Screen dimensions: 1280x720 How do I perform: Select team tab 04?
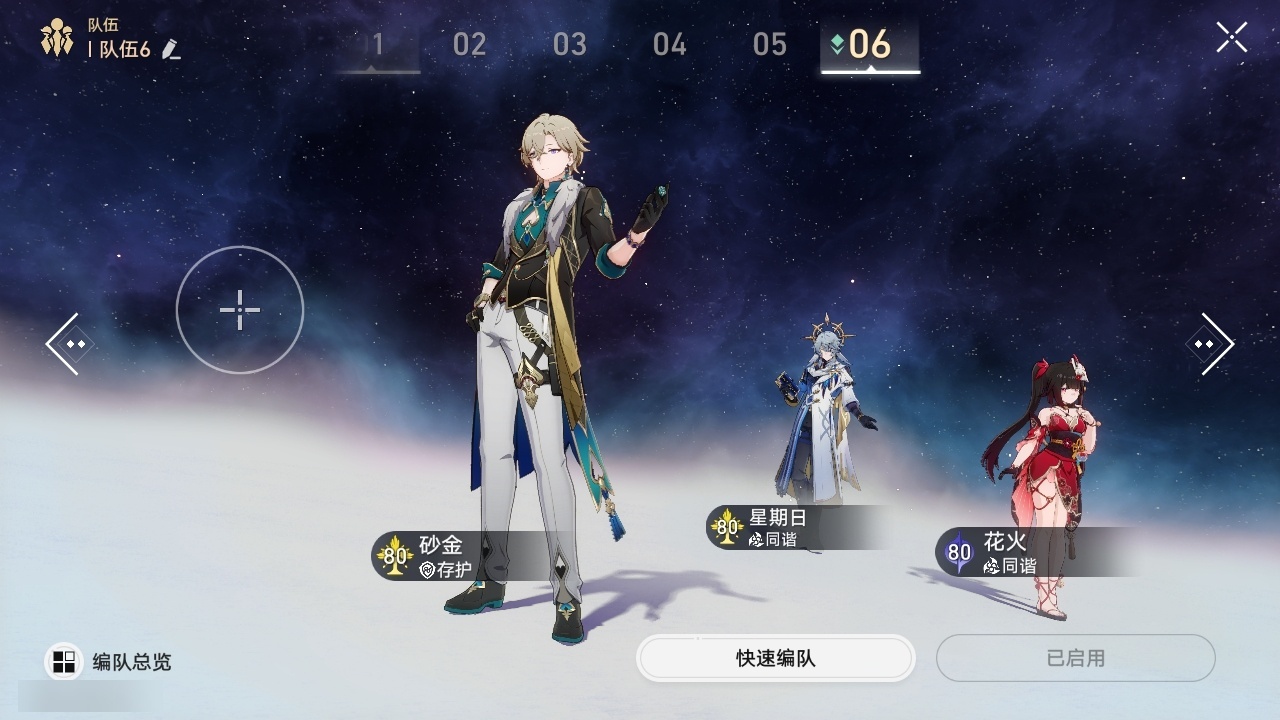click(x=670, y=45)
